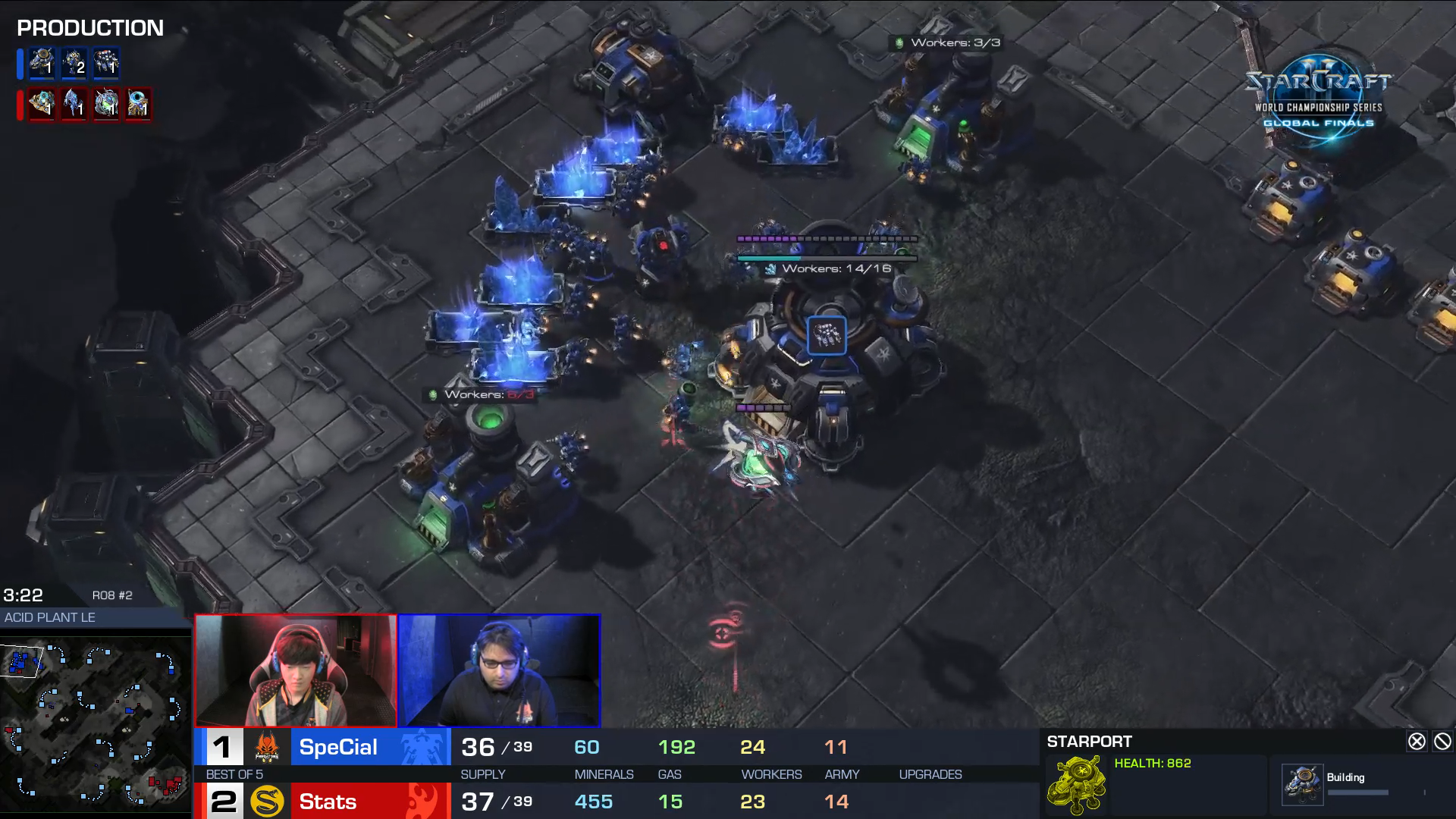Click the circled X button in Starport panel

click(1416, 742)
